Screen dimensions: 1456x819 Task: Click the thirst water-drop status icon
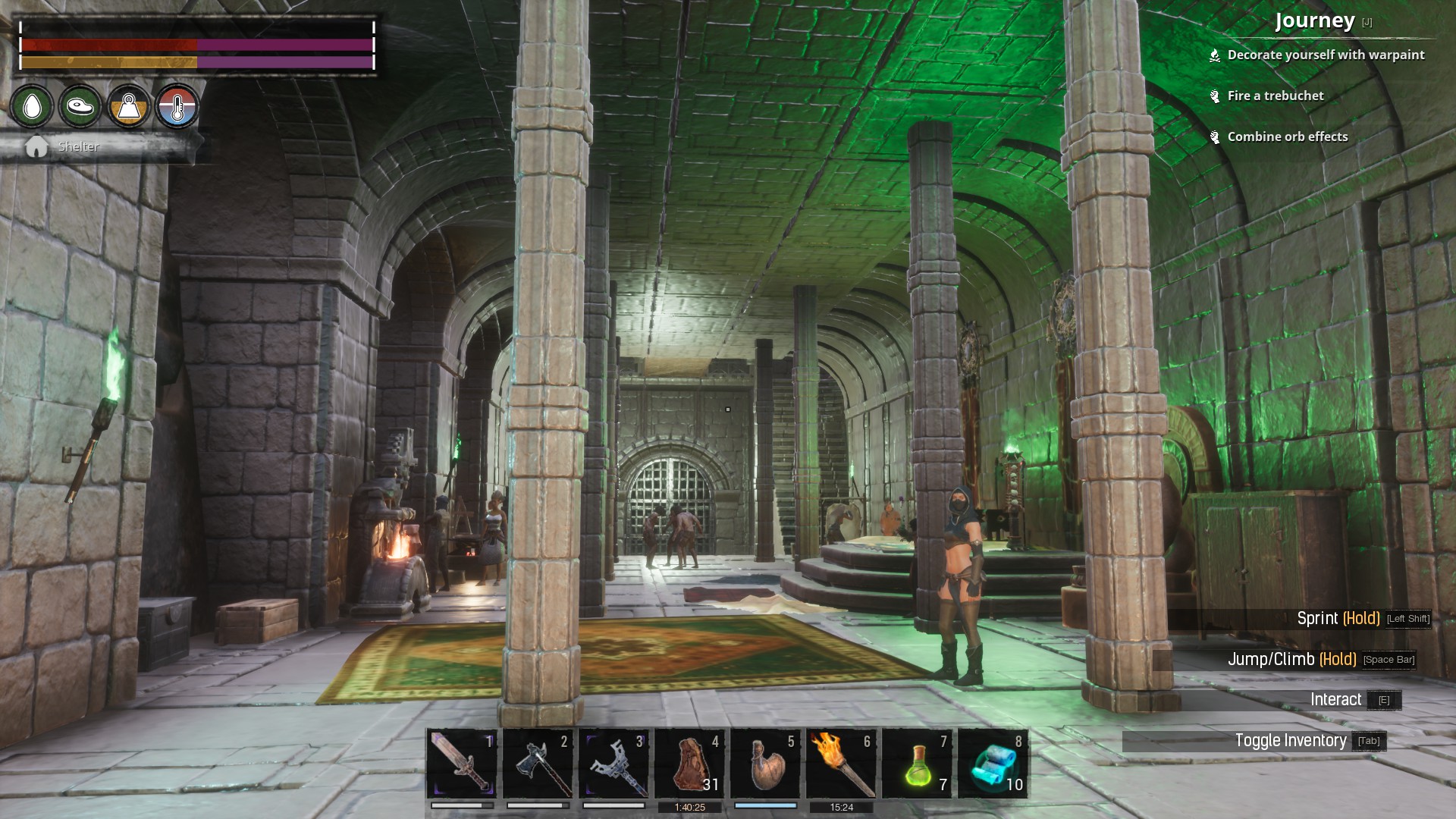(32, 106)
